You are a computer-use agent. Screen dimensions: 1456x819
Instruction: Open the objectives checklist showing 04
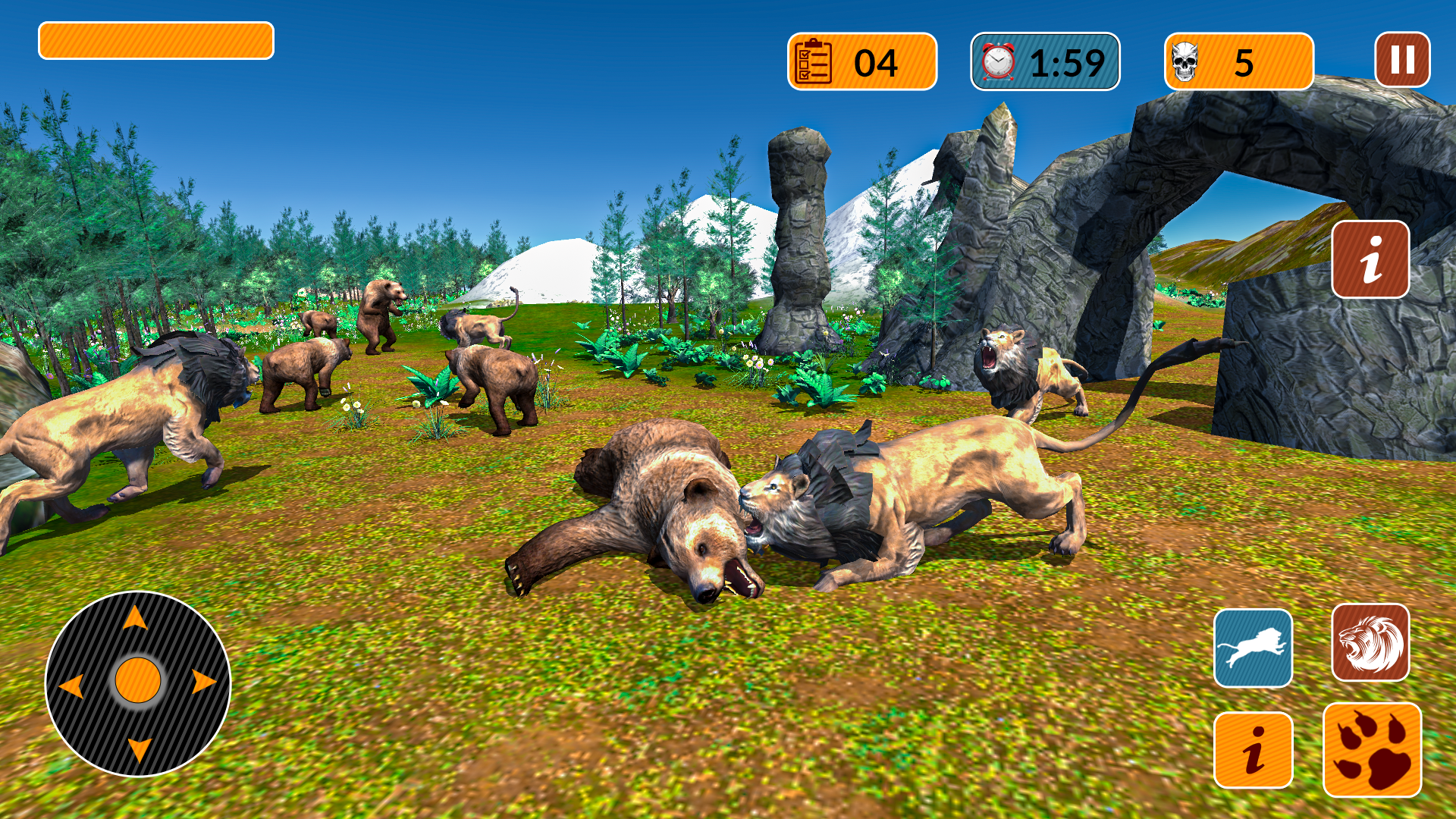(x=861, y=61)
